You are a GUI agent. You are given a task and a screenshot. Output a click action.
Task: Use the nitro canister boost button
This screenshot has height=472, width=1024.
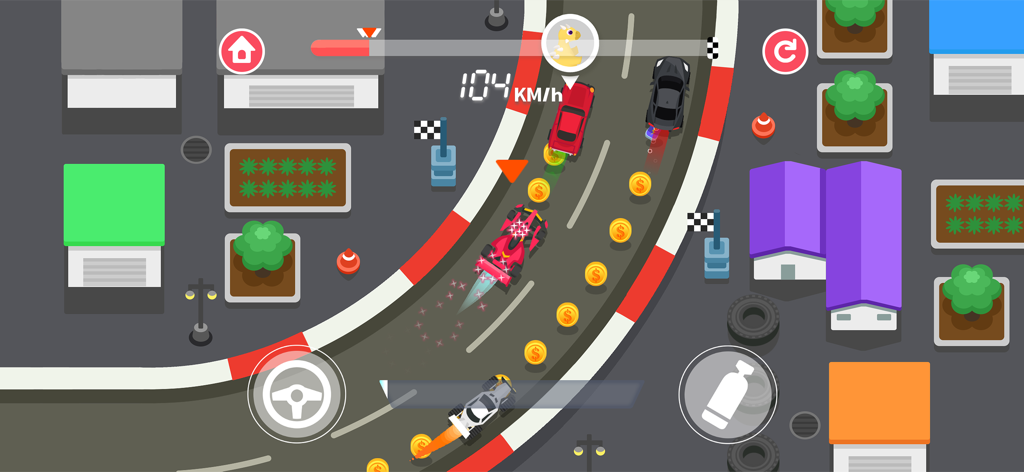[728, 394]
